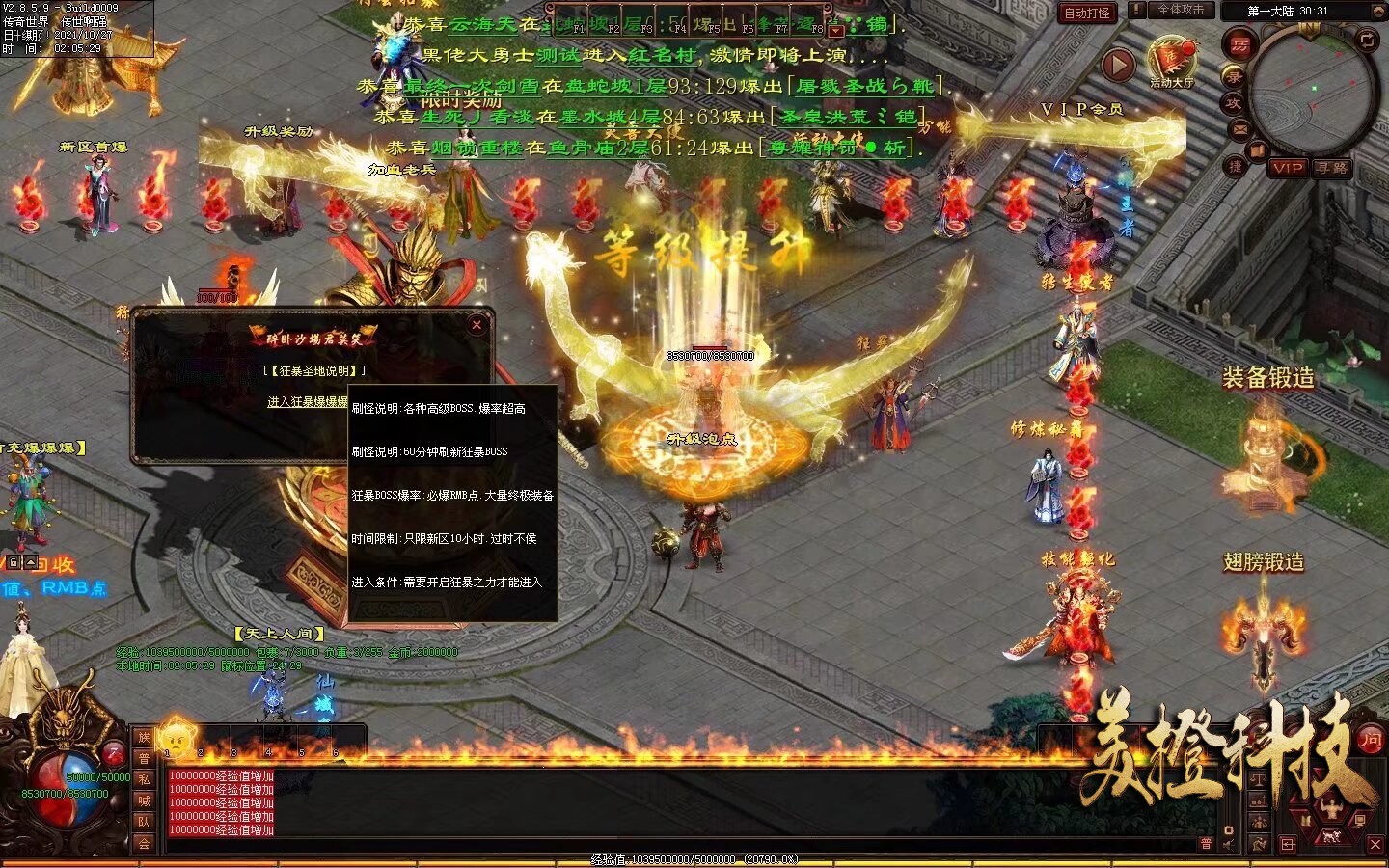Toggle the 捷 quick-travel button under the minimap
Image resolution: width=1389 pixels, height=868 pixels.
point(1236,166)
